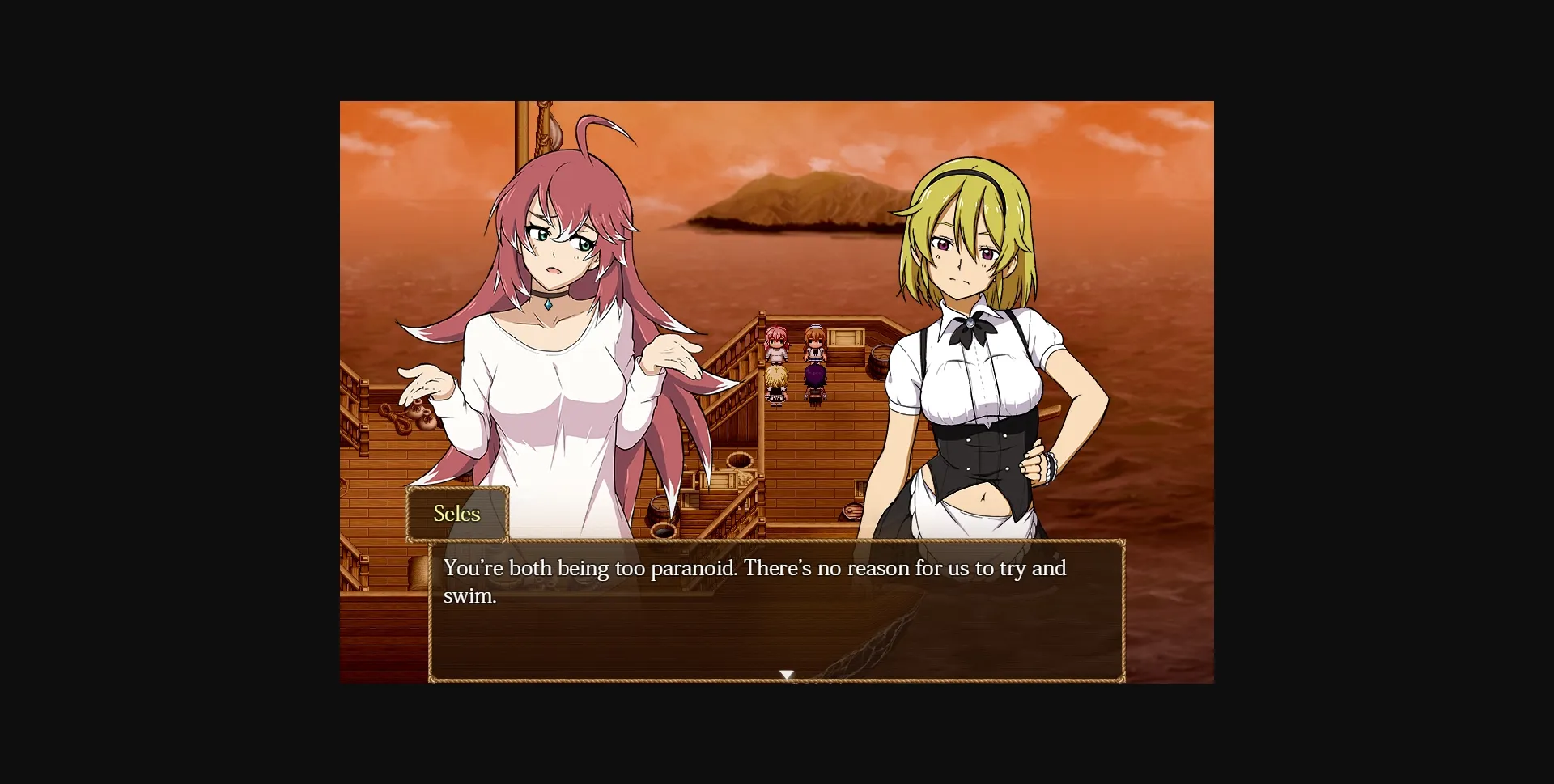Click the Seles nameplate box
This screenshot has width=1554, height=784.
pos(457,513)
